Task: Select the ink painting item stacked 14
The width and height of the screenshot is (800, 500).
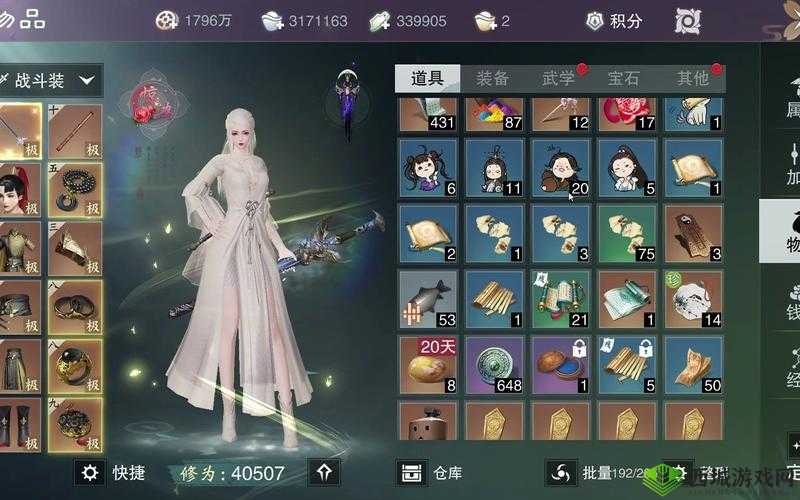Action: coord(693,298)
